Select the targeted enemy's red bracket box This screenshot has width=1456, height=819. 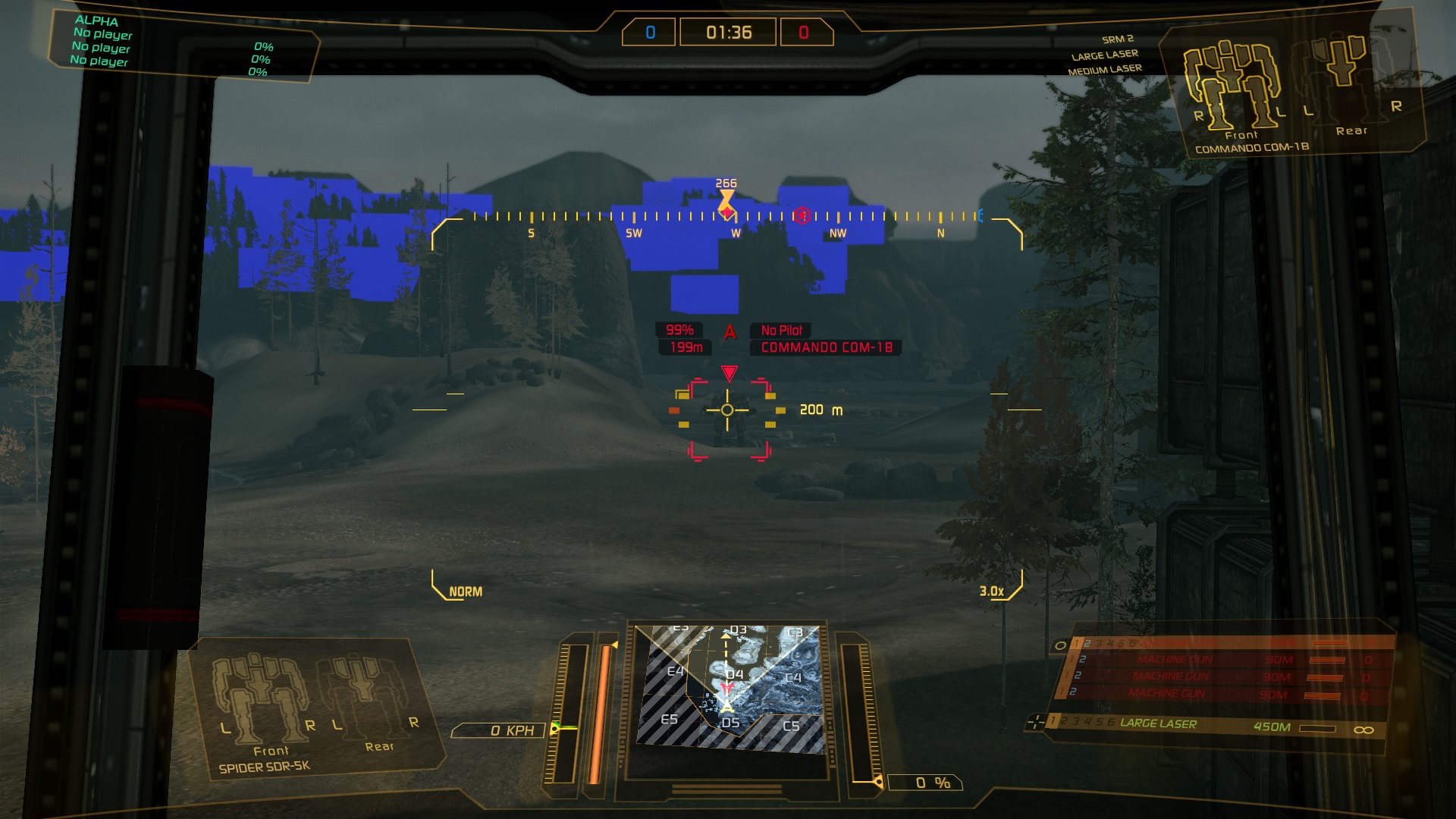pos(730,420)
